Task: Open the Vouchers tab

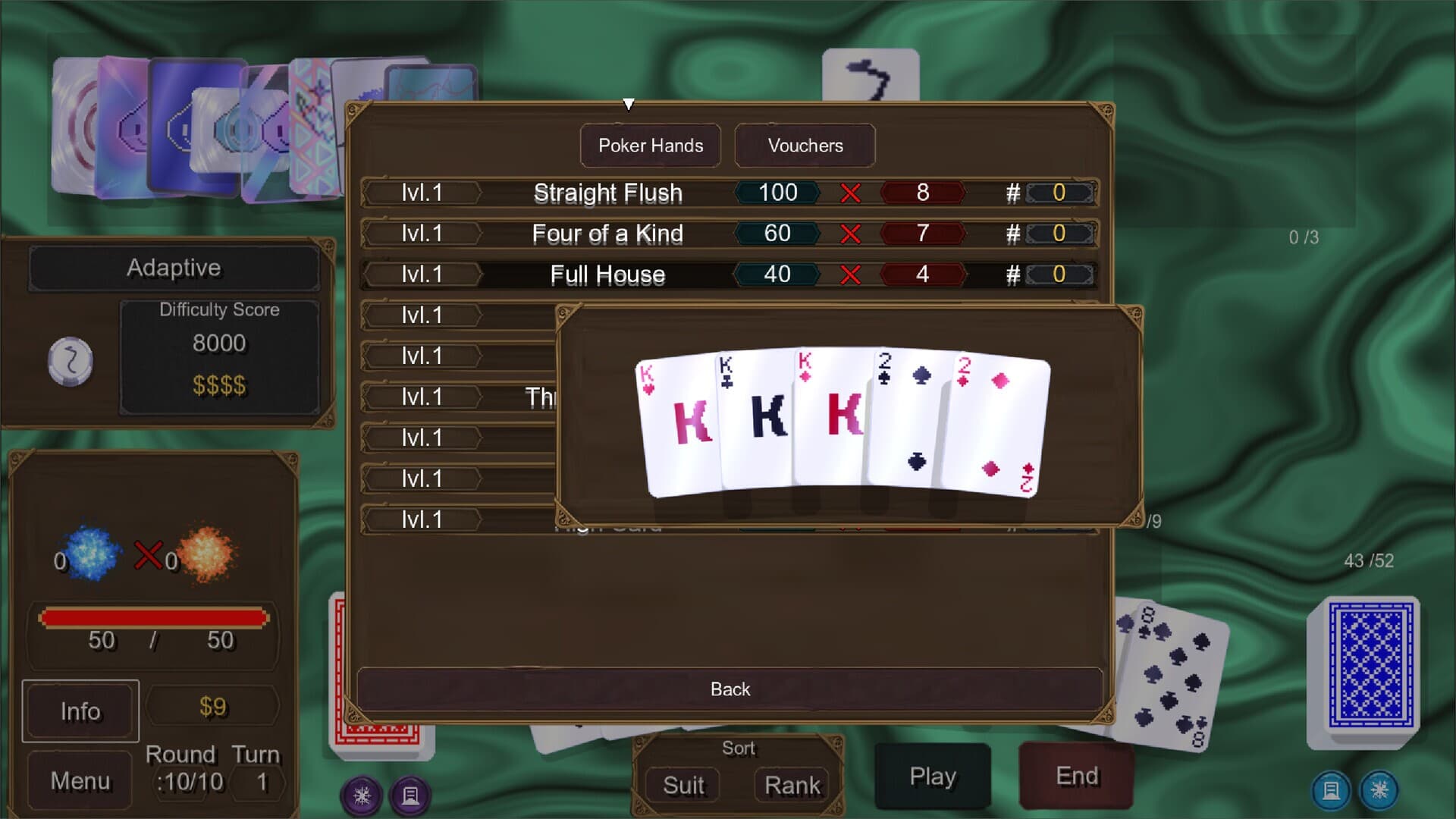Action: point(805,146)
